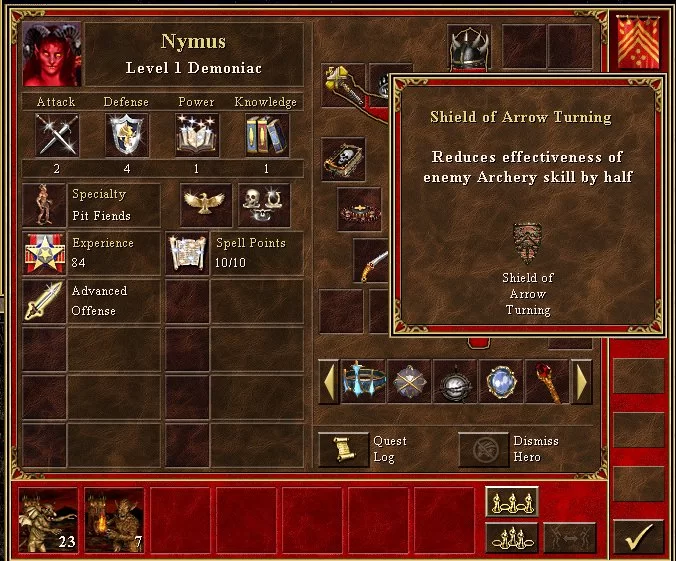676x561 pixels.
Task: Select the army stack of 23 creatures
Action: [x=49, y=520]
